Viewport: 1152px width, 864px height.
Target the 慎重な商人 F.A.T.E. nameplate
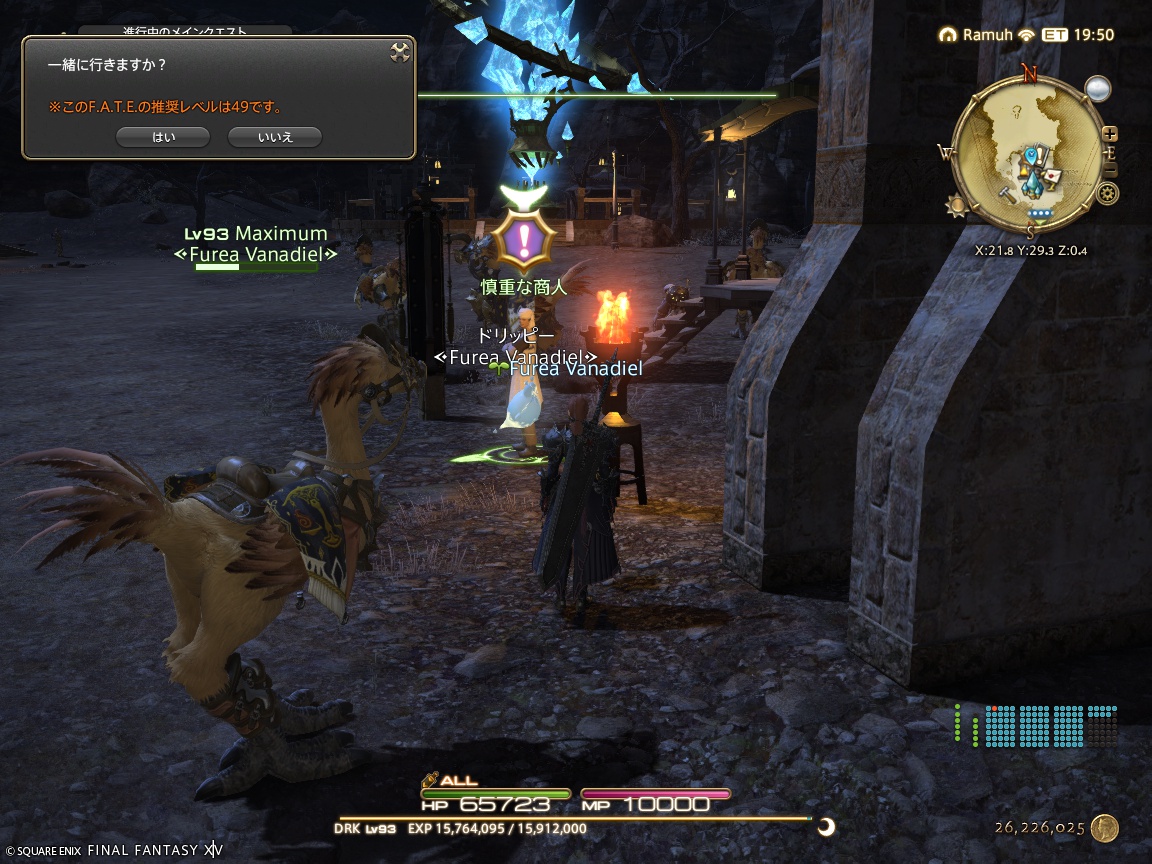[523, 288]
